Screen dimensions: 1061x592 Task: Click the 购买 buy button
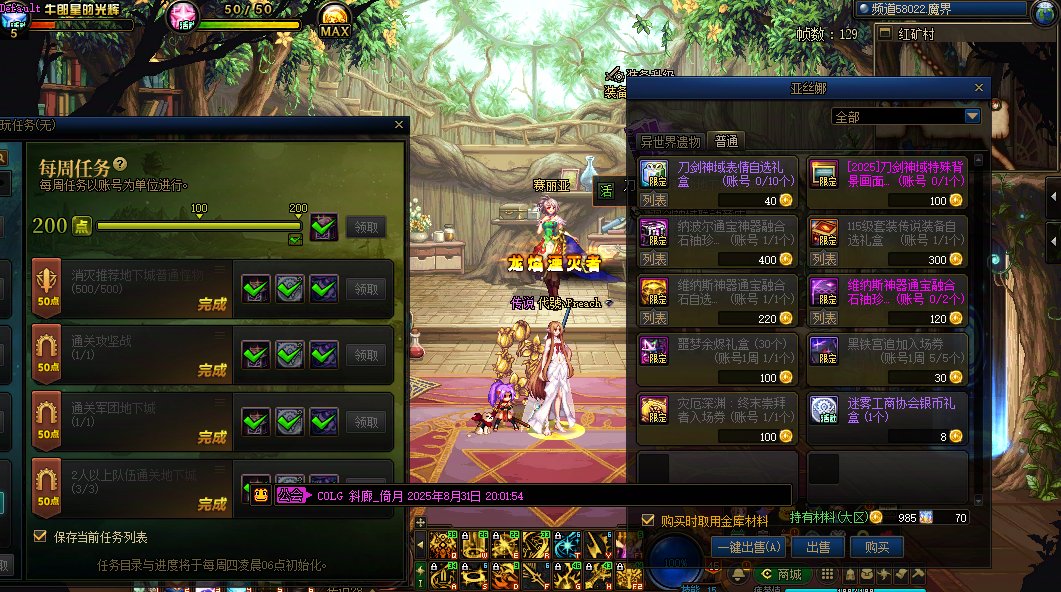(x=877, y=547)
